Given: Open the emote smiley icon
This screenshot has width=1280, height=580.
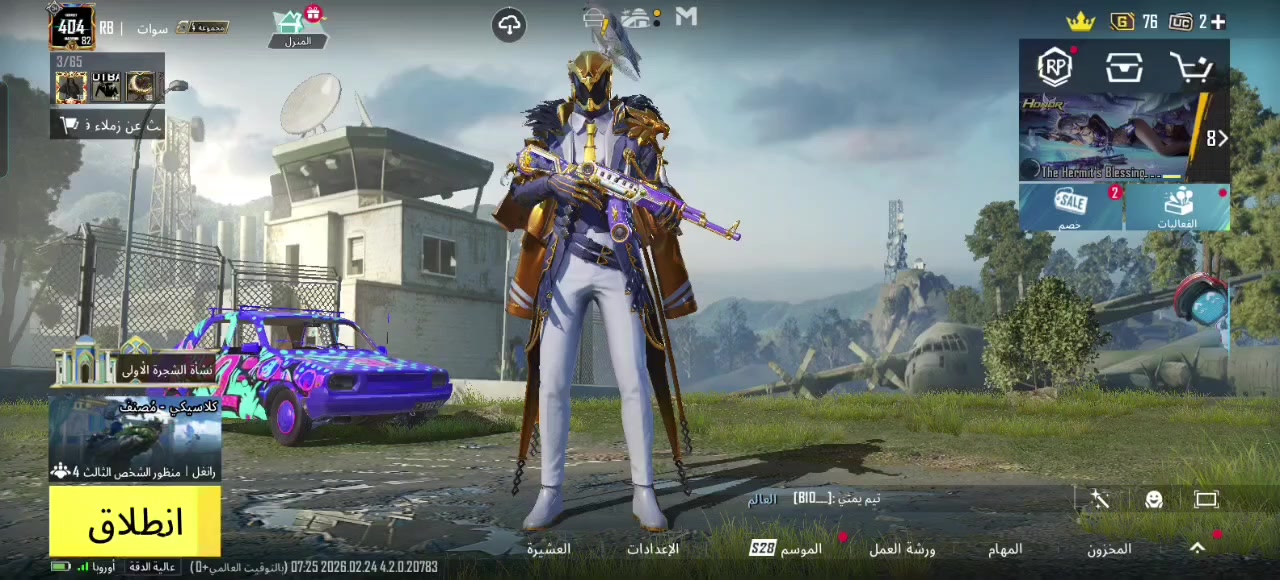Looking at the screenshot, I should click(1153, 500).
